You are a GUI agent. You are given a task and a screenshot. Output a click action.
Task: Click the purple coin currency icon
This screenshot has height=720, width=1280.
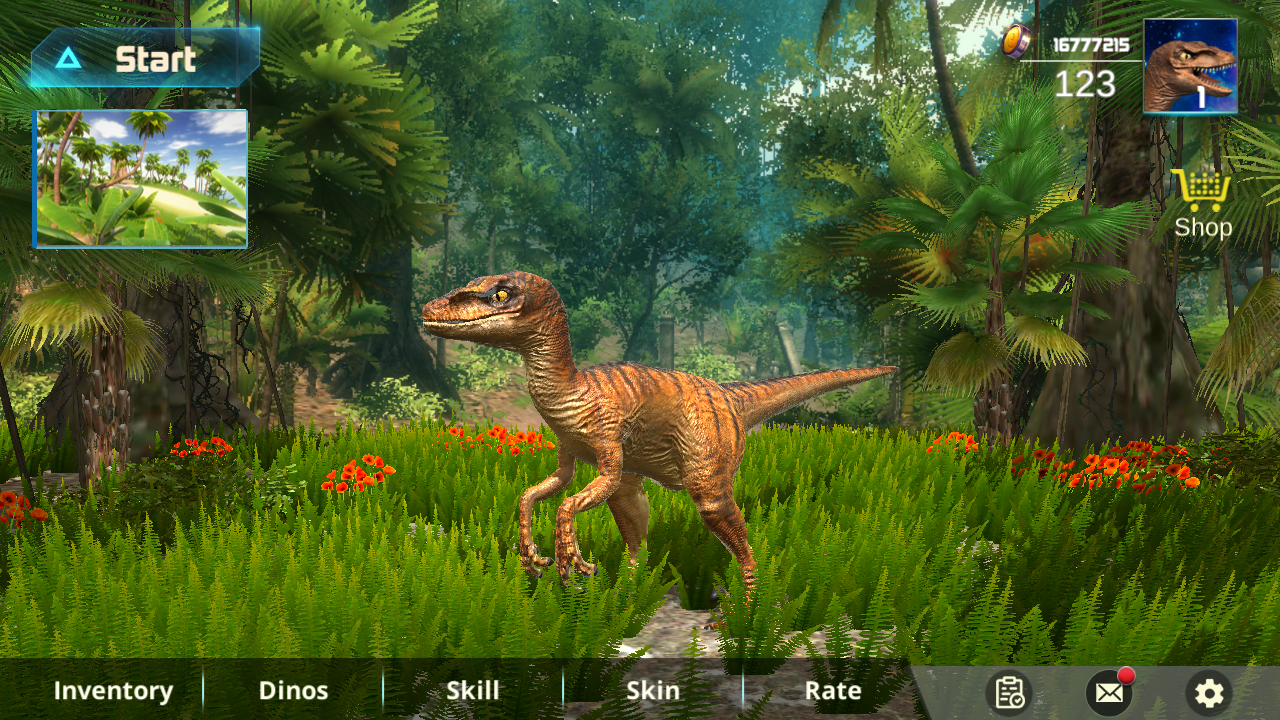(x=1017, y=42)
